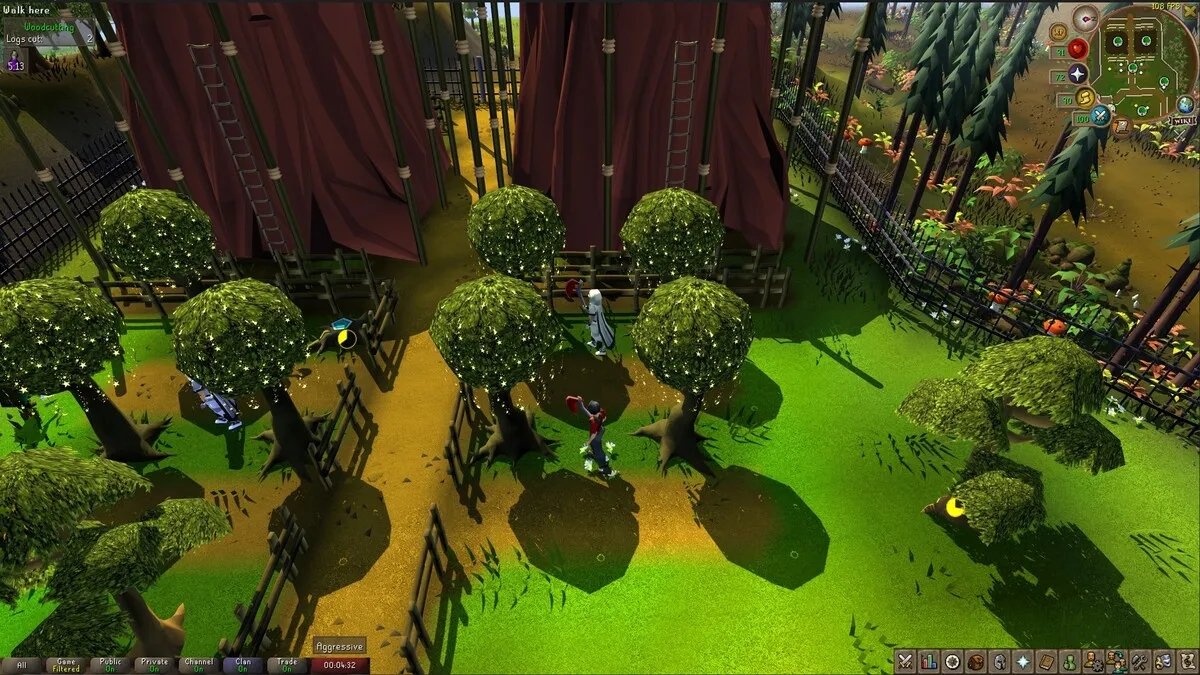Open the Music Player tab

(1186, 661)
